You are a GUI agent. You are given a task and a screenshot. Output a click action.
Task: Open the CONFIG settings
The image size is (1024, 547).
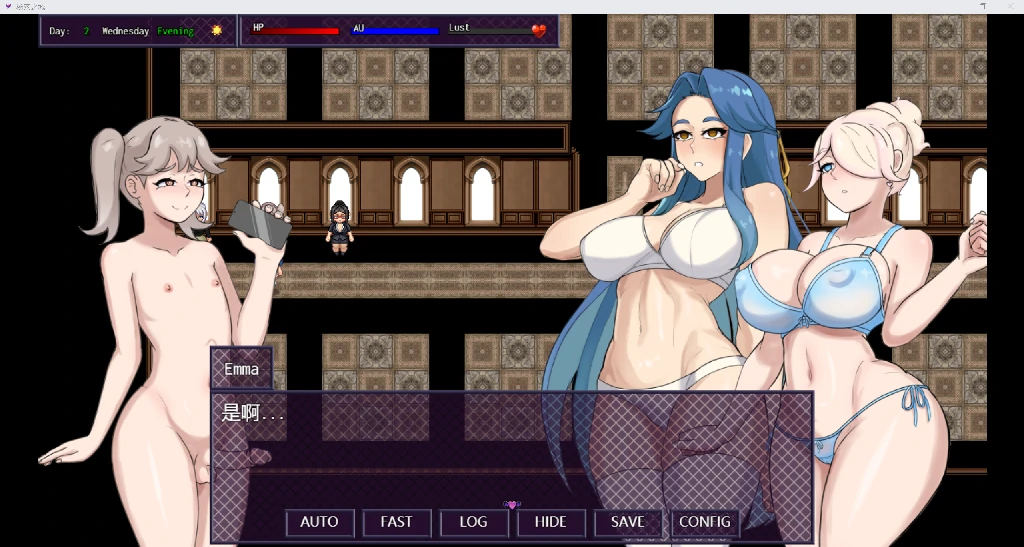pos(704,522)
